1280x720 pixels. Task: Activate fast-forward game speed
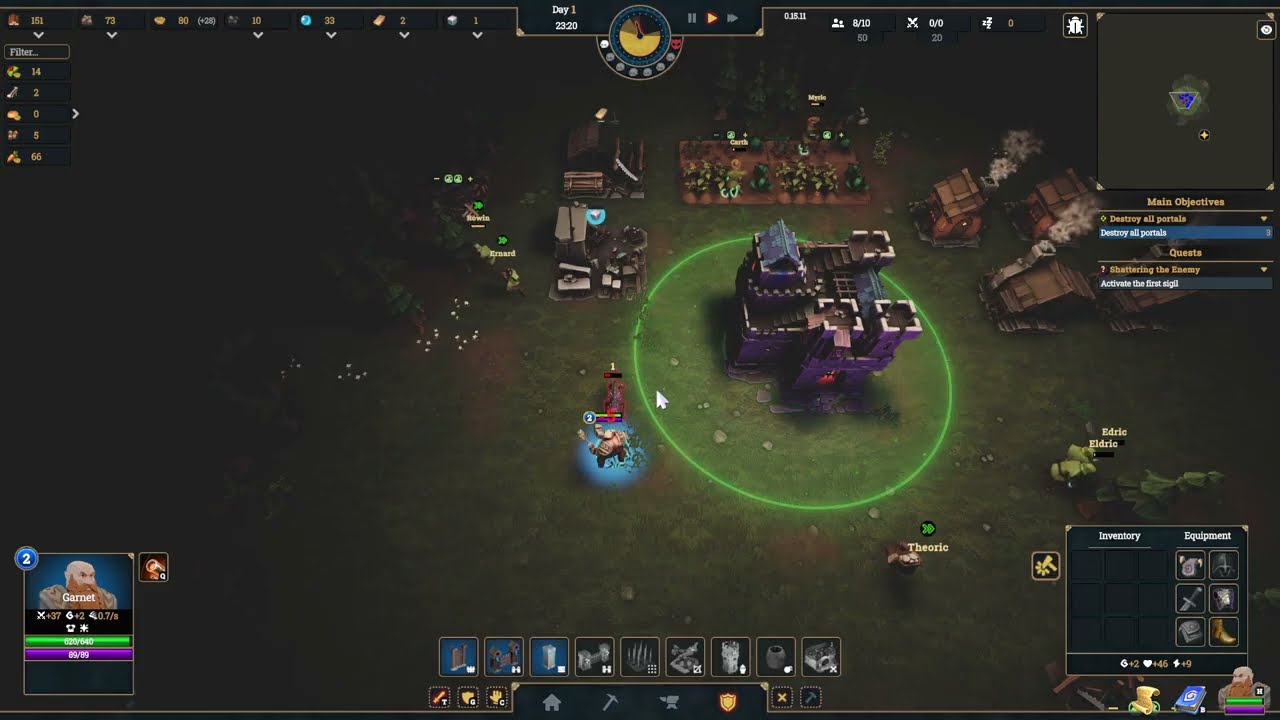(x=732, y=18)
